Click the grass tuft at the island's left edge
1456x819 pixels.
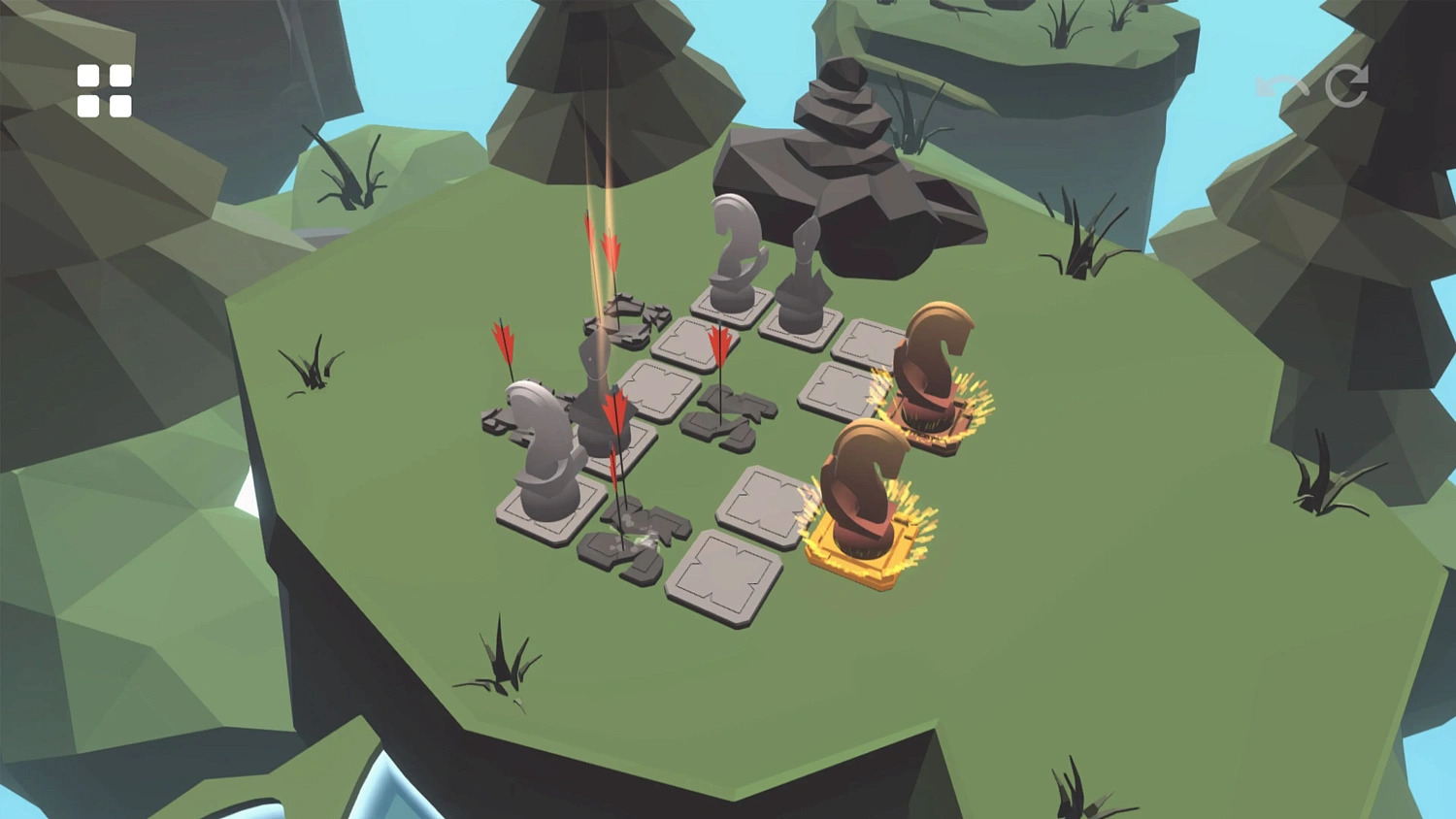(311, 369)
